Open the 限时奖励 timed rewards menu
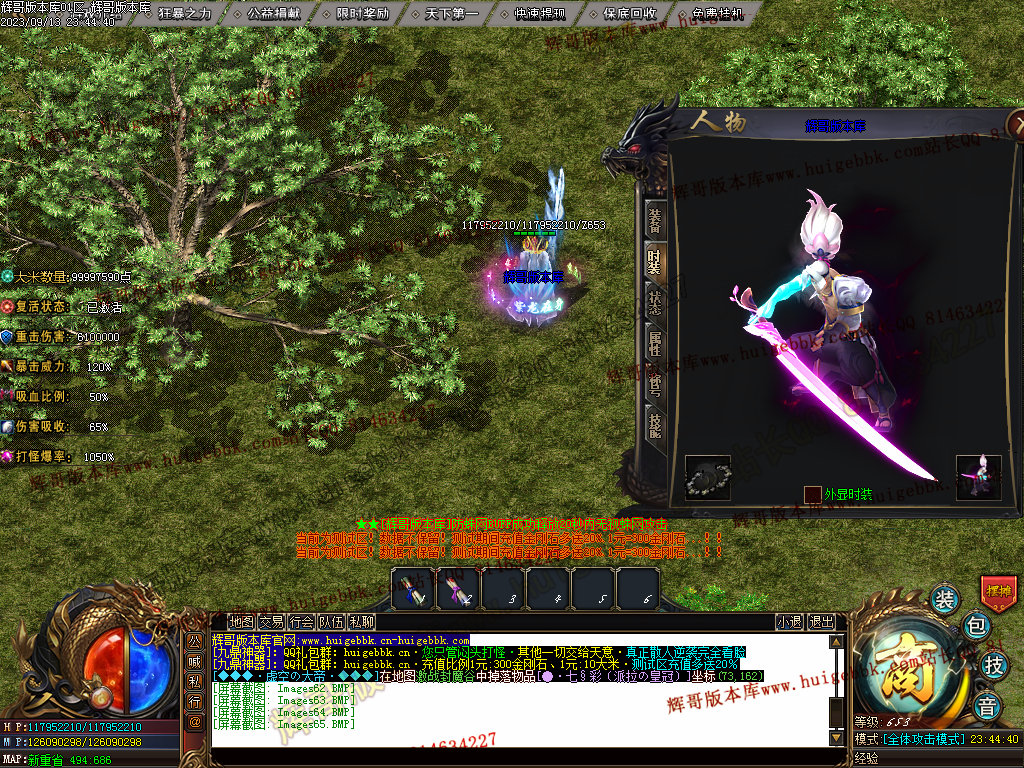Viewport: 1024px width, 768px height. (362, 14)
